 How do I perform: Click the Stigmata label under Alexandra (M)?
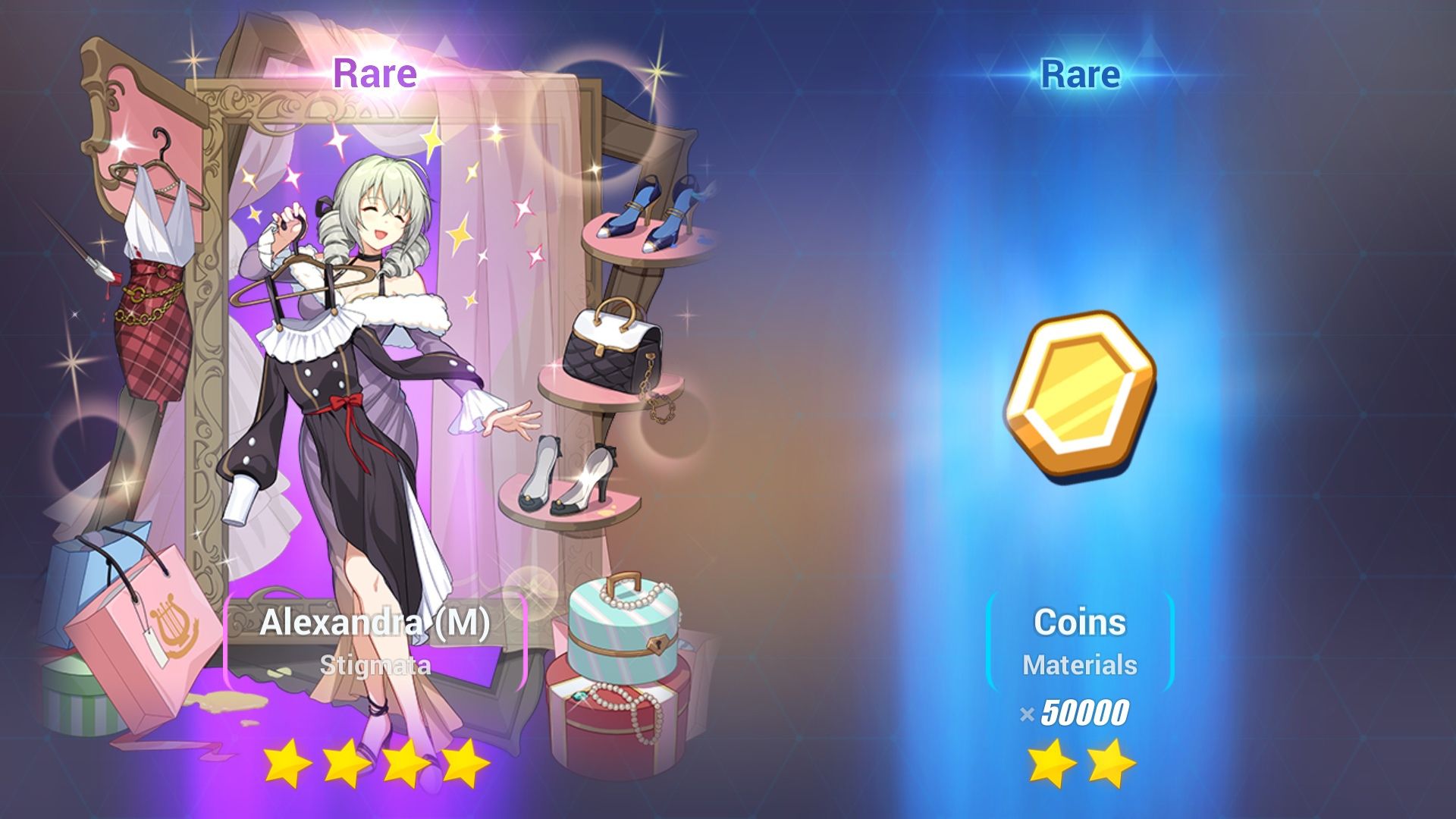pos(377,666)
